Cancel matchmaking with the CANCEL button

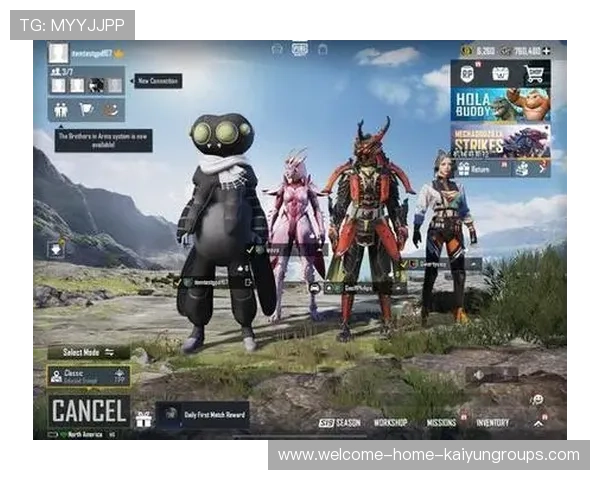tap(89, 410)
